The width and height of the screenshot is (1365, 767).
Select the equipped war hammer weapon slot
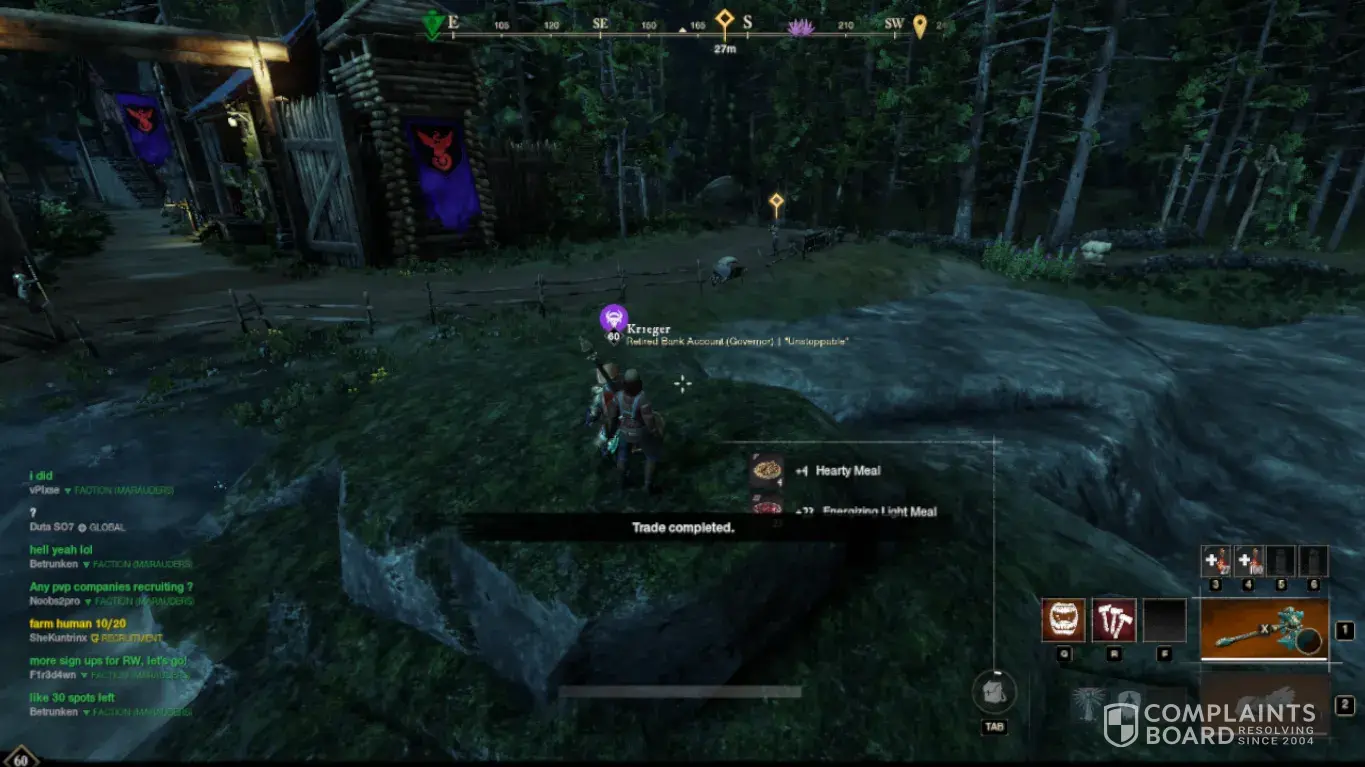pos(1264,630)
